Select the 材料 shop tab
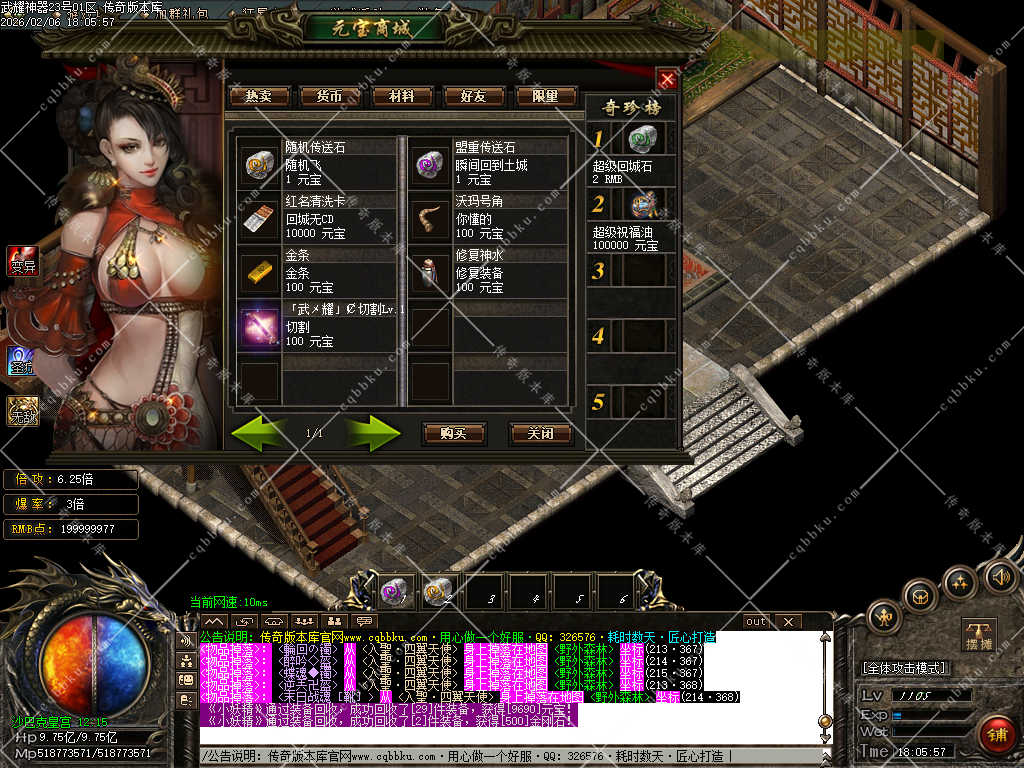 pos(402,97)
